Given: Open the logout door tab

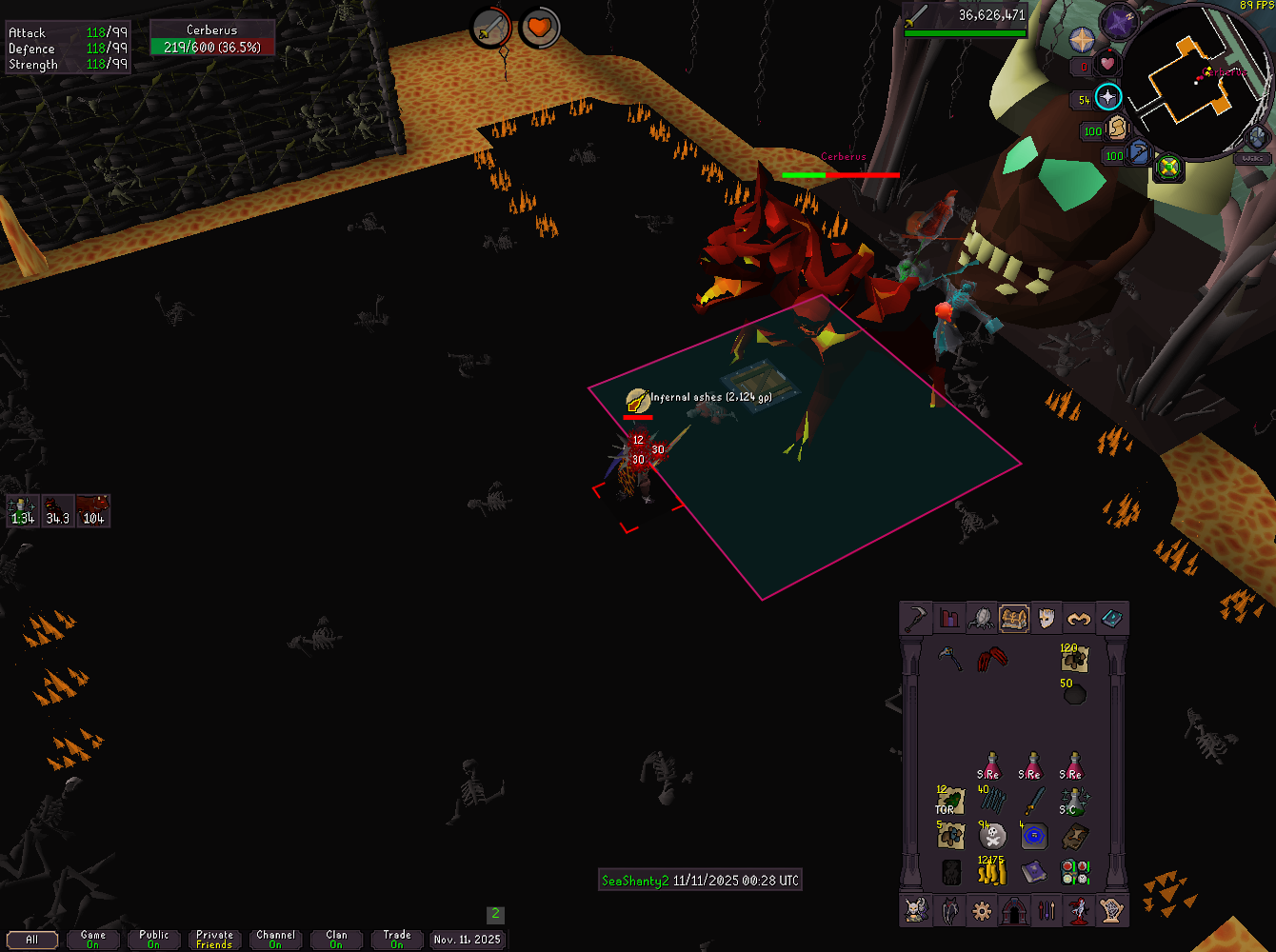Looking at the screenshot, I should pos(1014,911).
